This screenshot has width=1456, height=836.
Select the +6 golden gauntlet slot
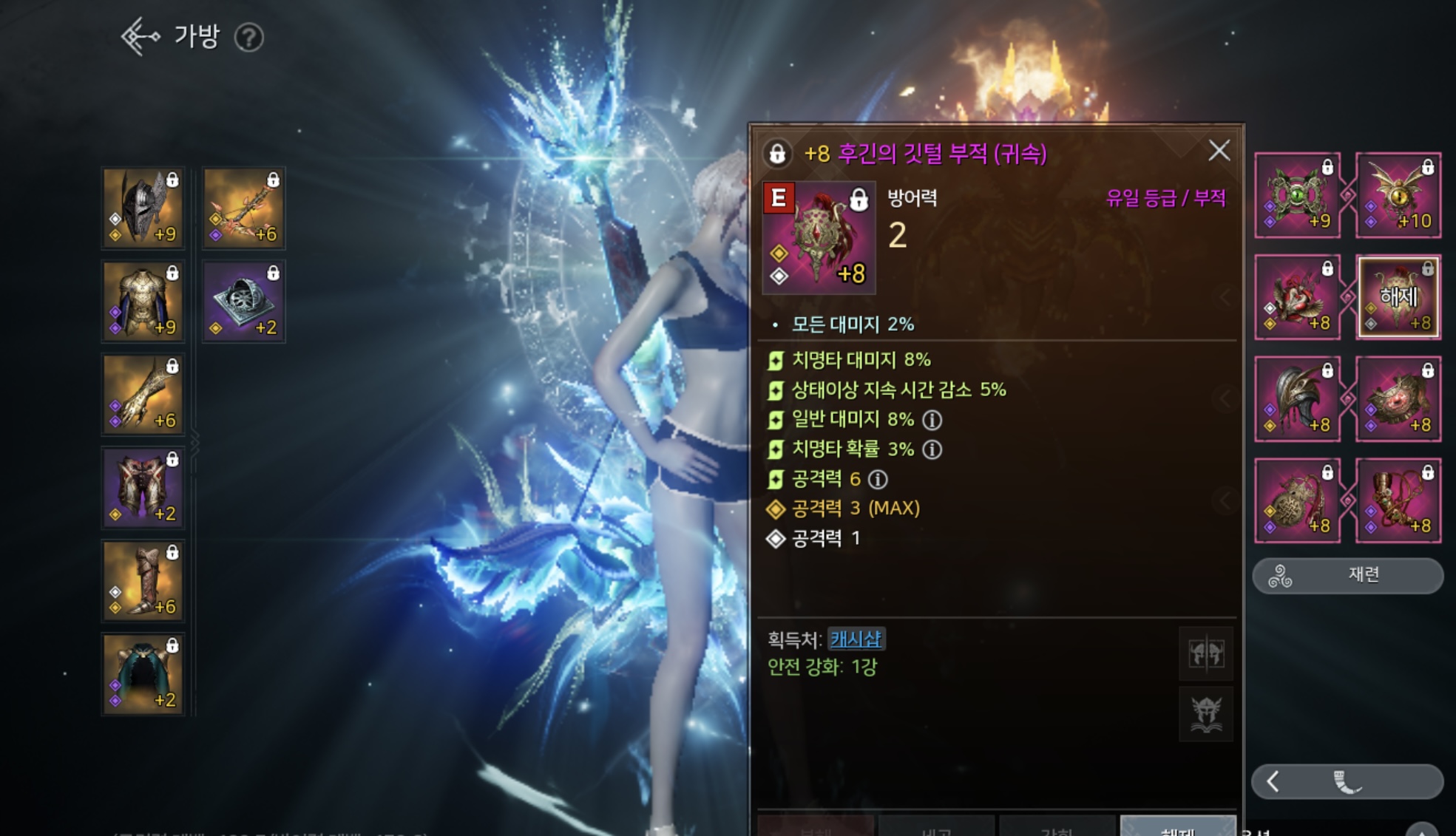(x=143, y=394)
